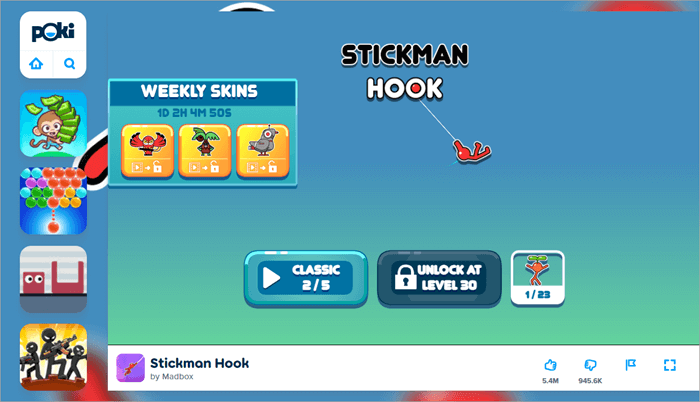Open the Poki search
This screenshot has height=402, width=700.
pyautogui.click(x=70, y=64)
